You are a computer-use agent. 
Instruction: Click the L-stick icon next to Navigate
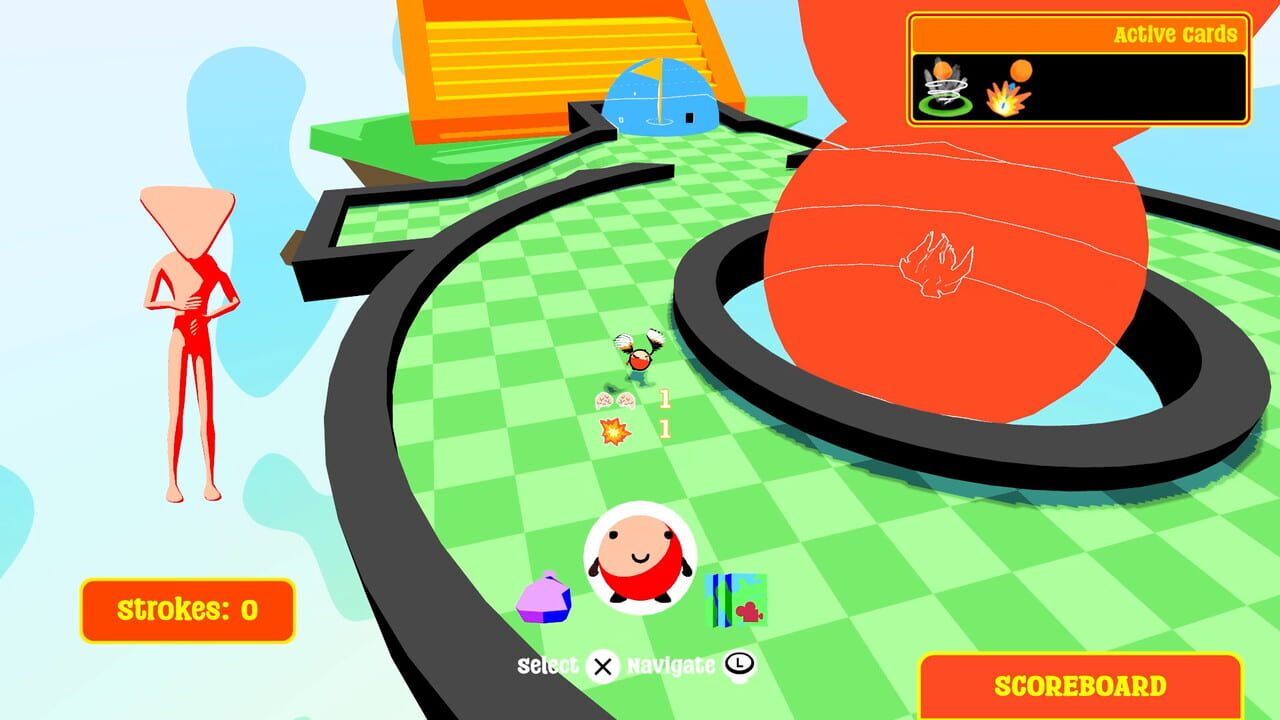pos(740,665)
